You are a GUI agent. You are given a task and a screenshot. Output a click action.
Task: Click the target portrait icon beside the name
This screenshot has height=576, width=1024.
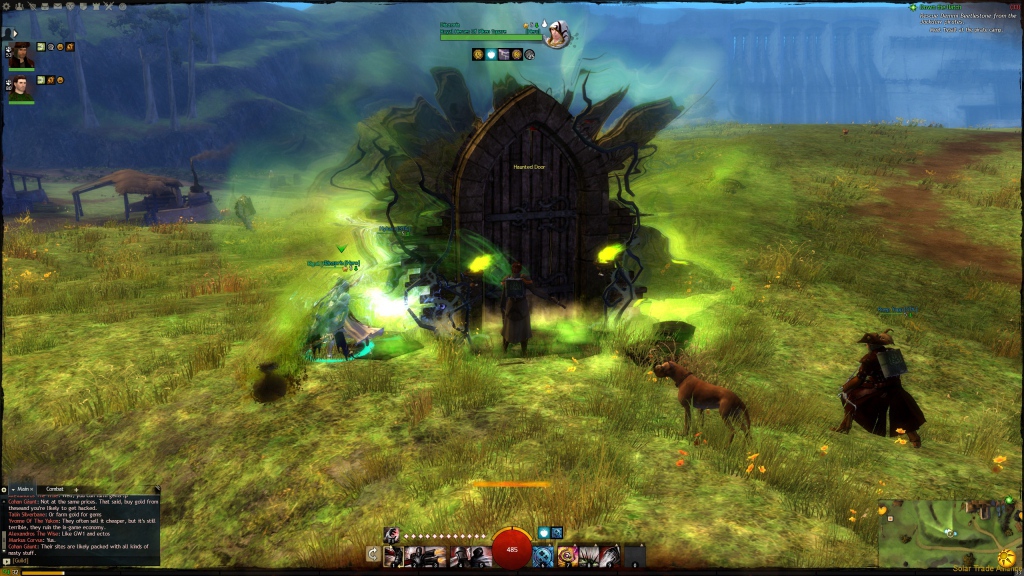556,33
